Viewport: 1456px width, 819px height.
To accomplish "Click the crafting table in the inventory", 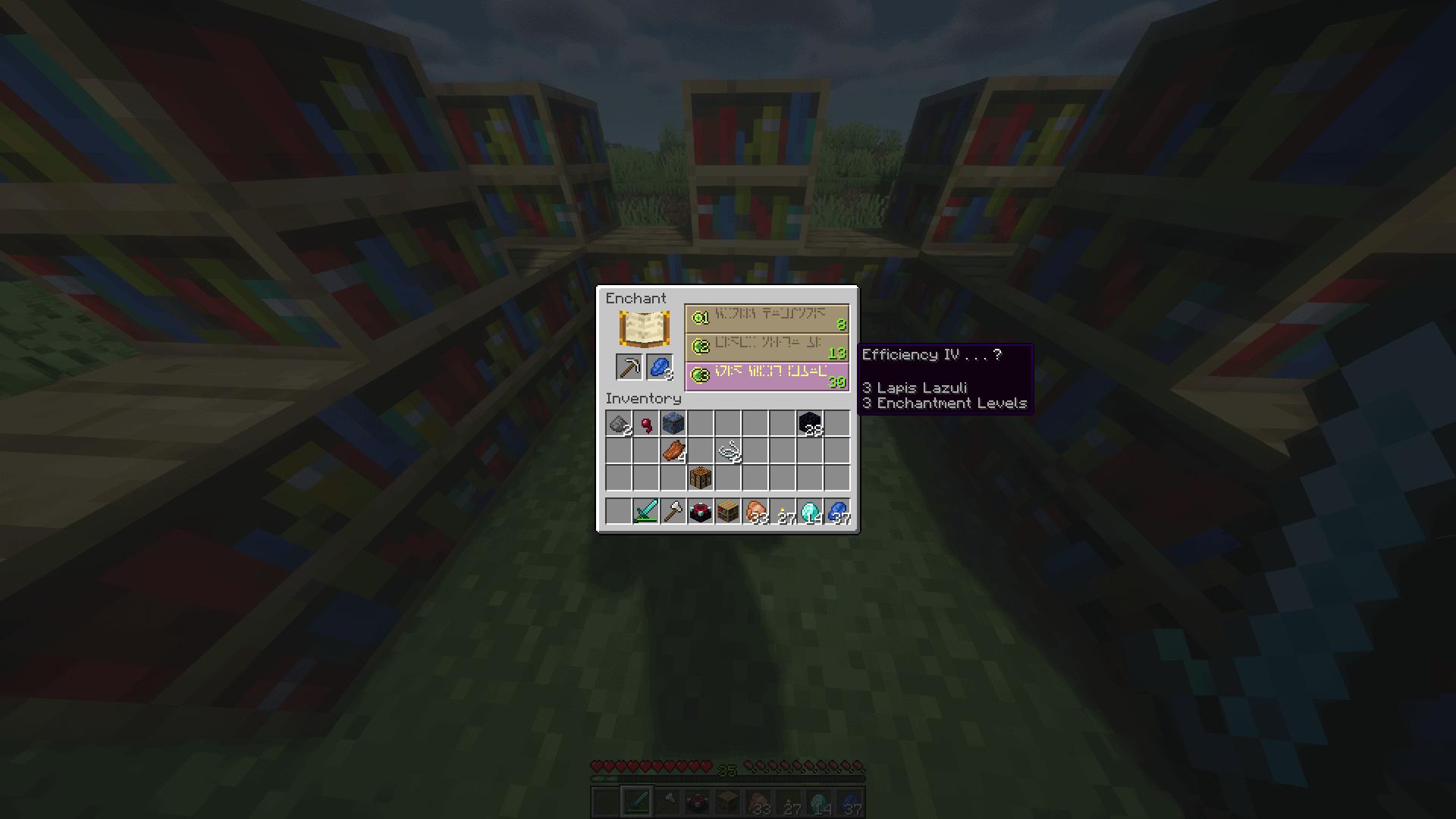I will 701,476.
